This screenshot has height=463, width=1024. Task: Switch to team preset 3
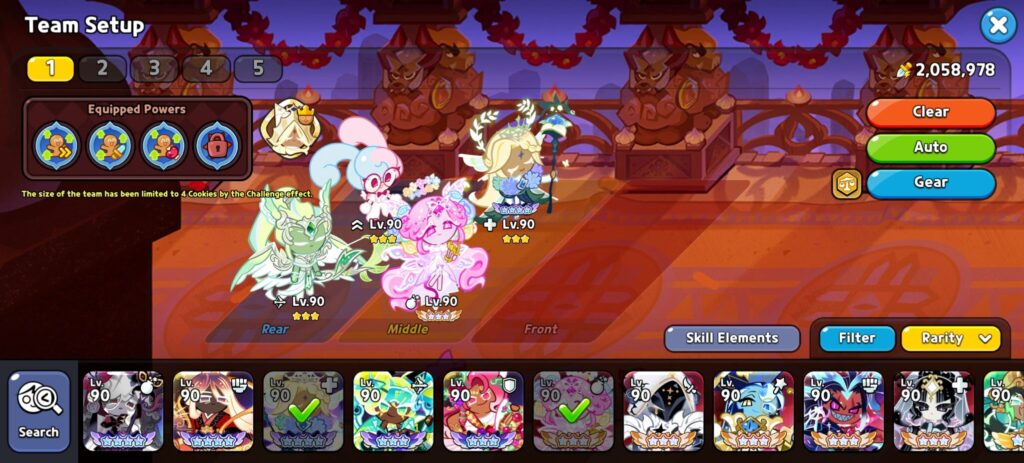tap(154, 68)
